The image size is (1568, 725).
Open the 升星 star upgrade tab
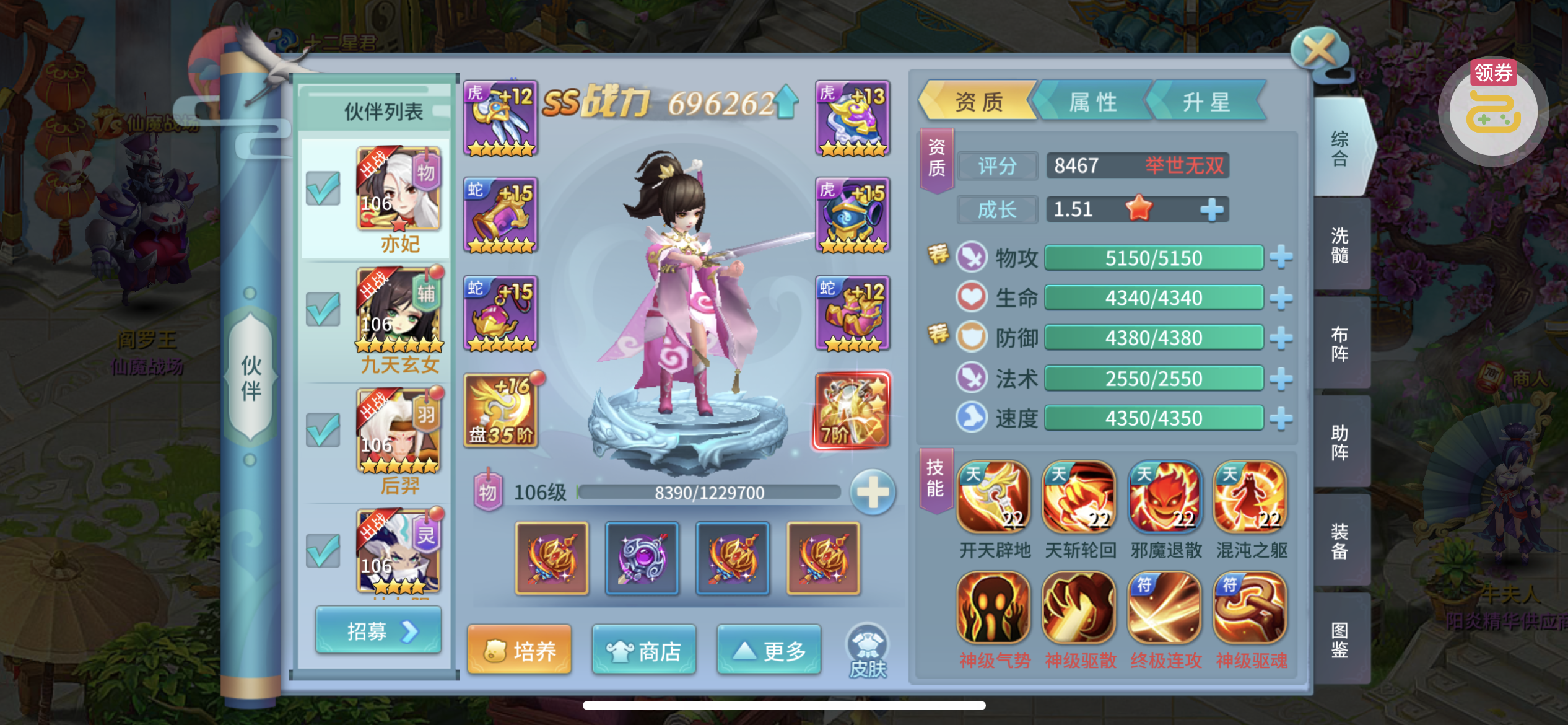pos(1206,102)
